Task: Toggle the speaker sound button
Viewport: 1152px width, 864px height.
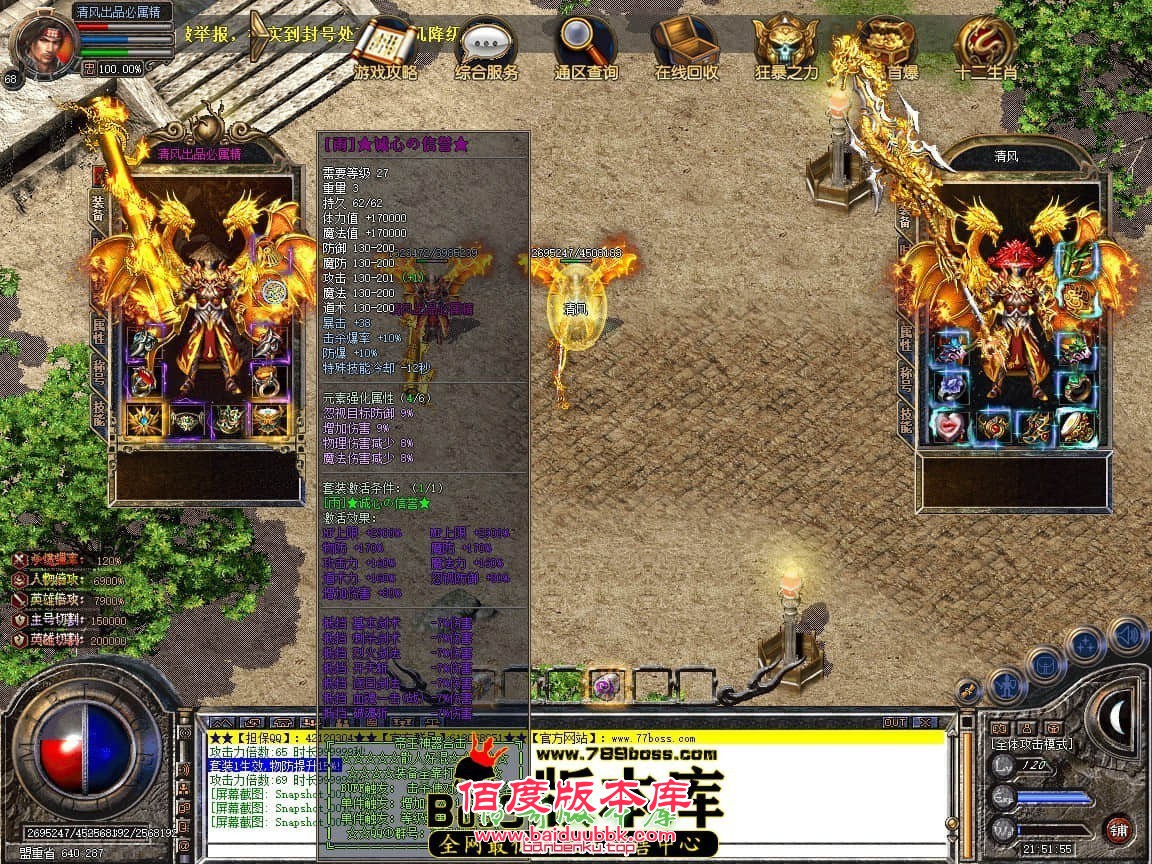Action: (1129, 635)
